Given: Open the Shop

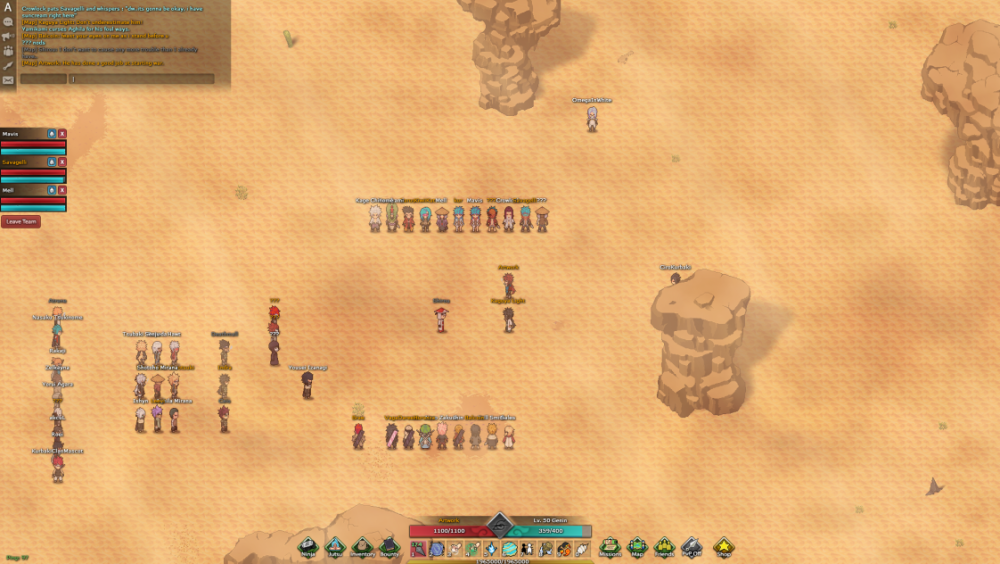Looking at the screenshot, I should (724, 546).
